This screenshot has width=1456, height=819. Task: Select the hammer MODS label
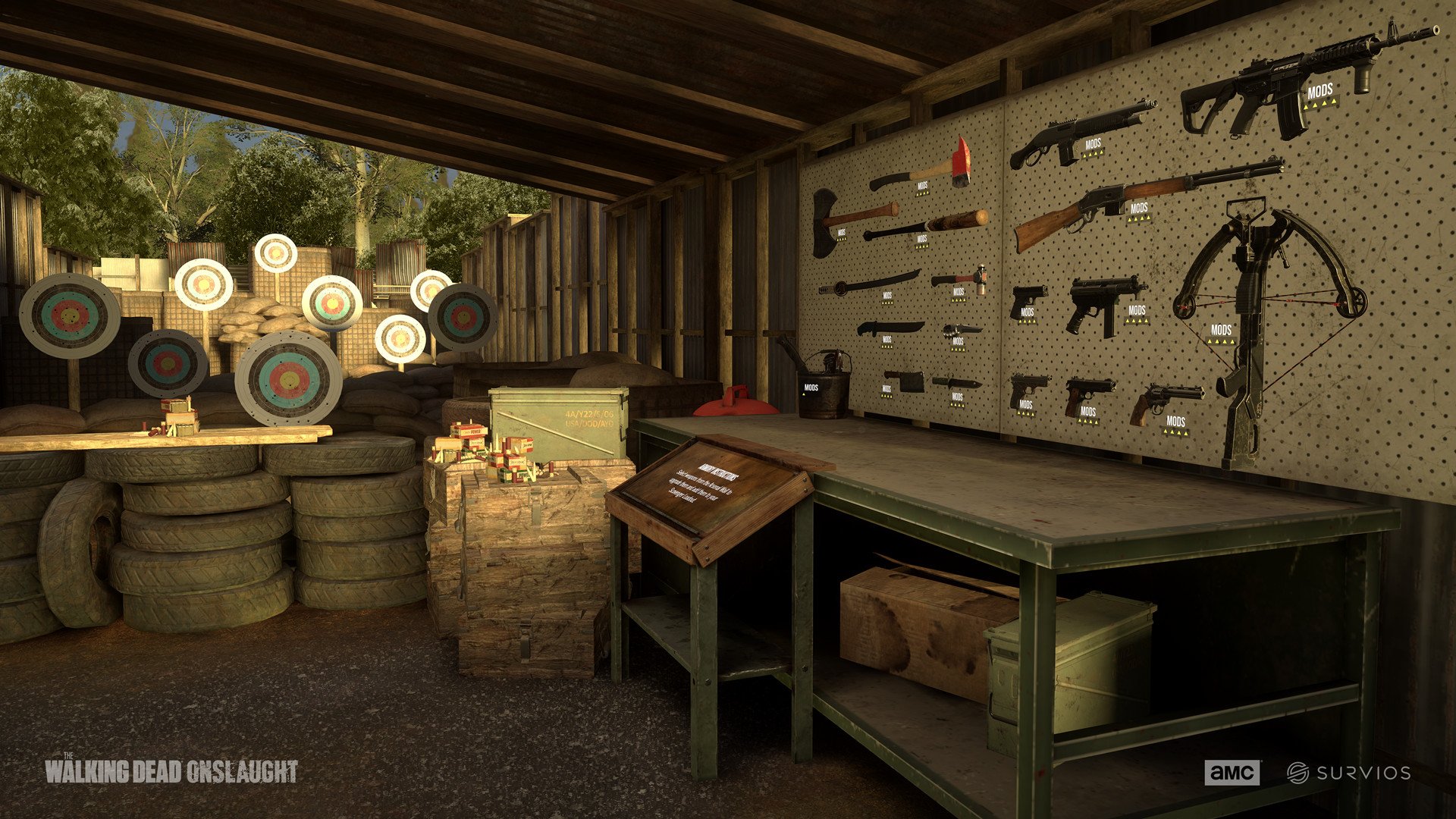(959, 292)
